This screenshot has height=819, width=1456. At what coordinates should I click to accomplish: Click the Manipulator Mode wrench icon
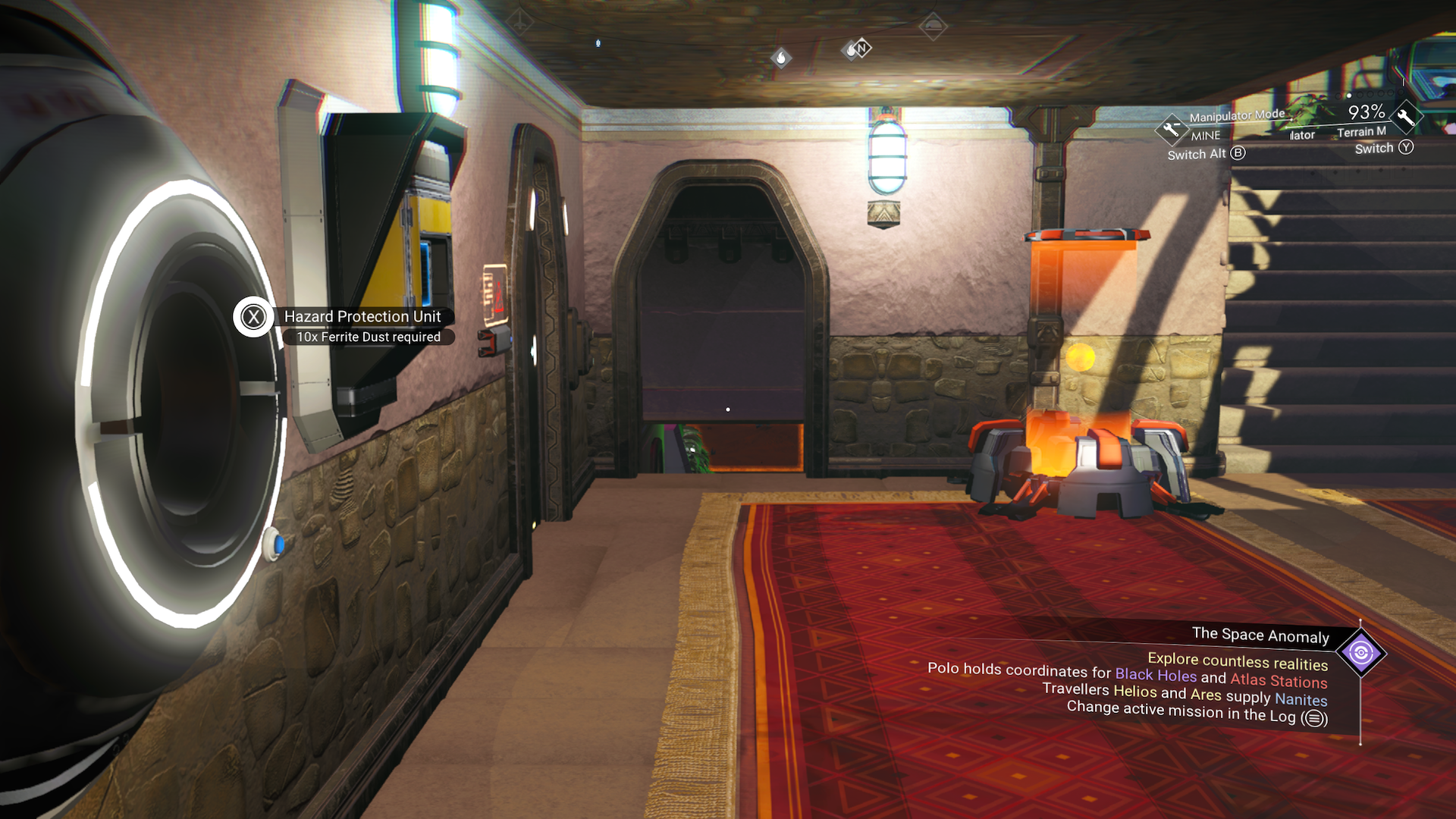click(1171, 129)
